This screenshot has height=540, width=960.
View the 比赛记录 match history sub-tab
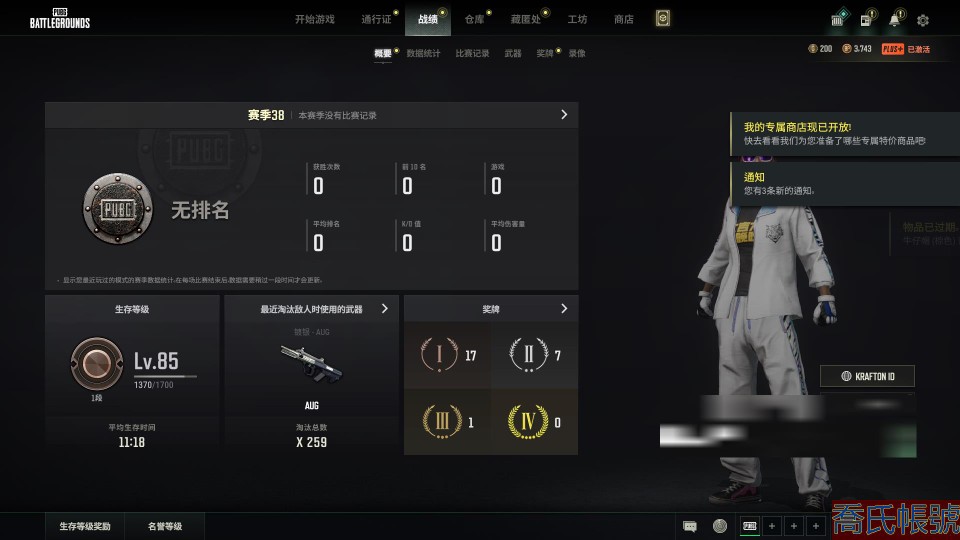472,53
